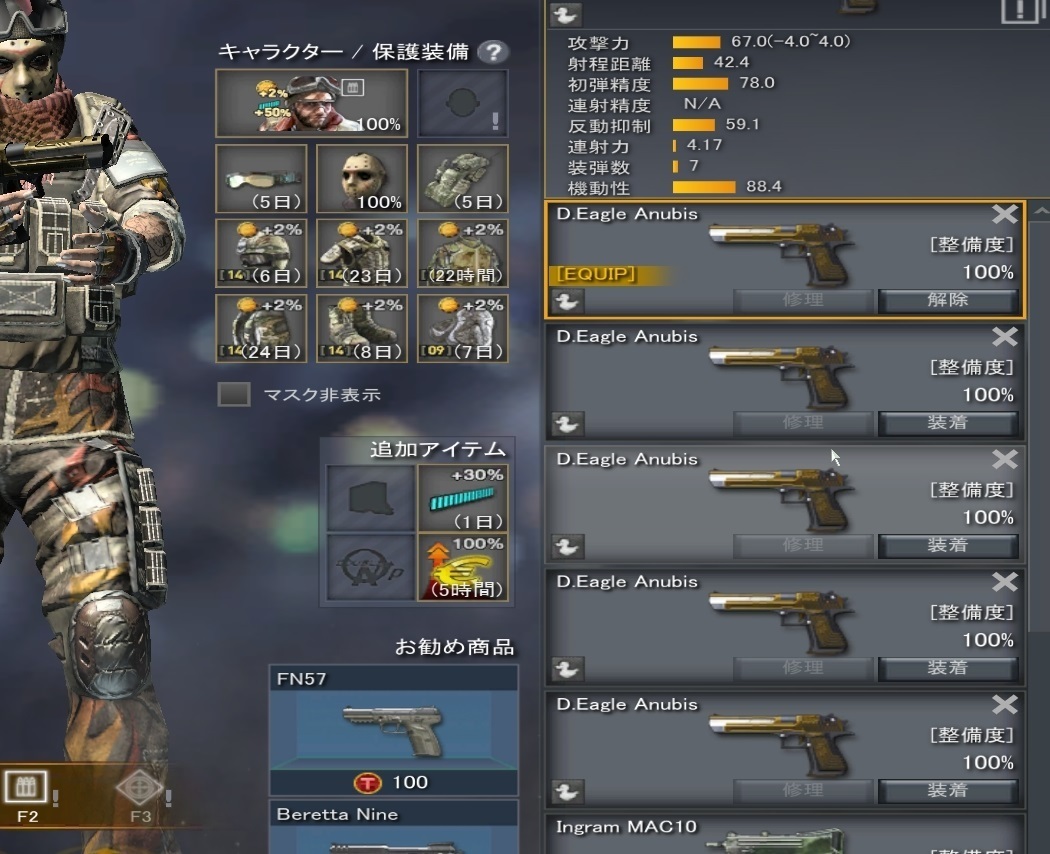Open the F2 ammo loadout icon
This screenshot has height=854, width=1050.
pos(26,789)
